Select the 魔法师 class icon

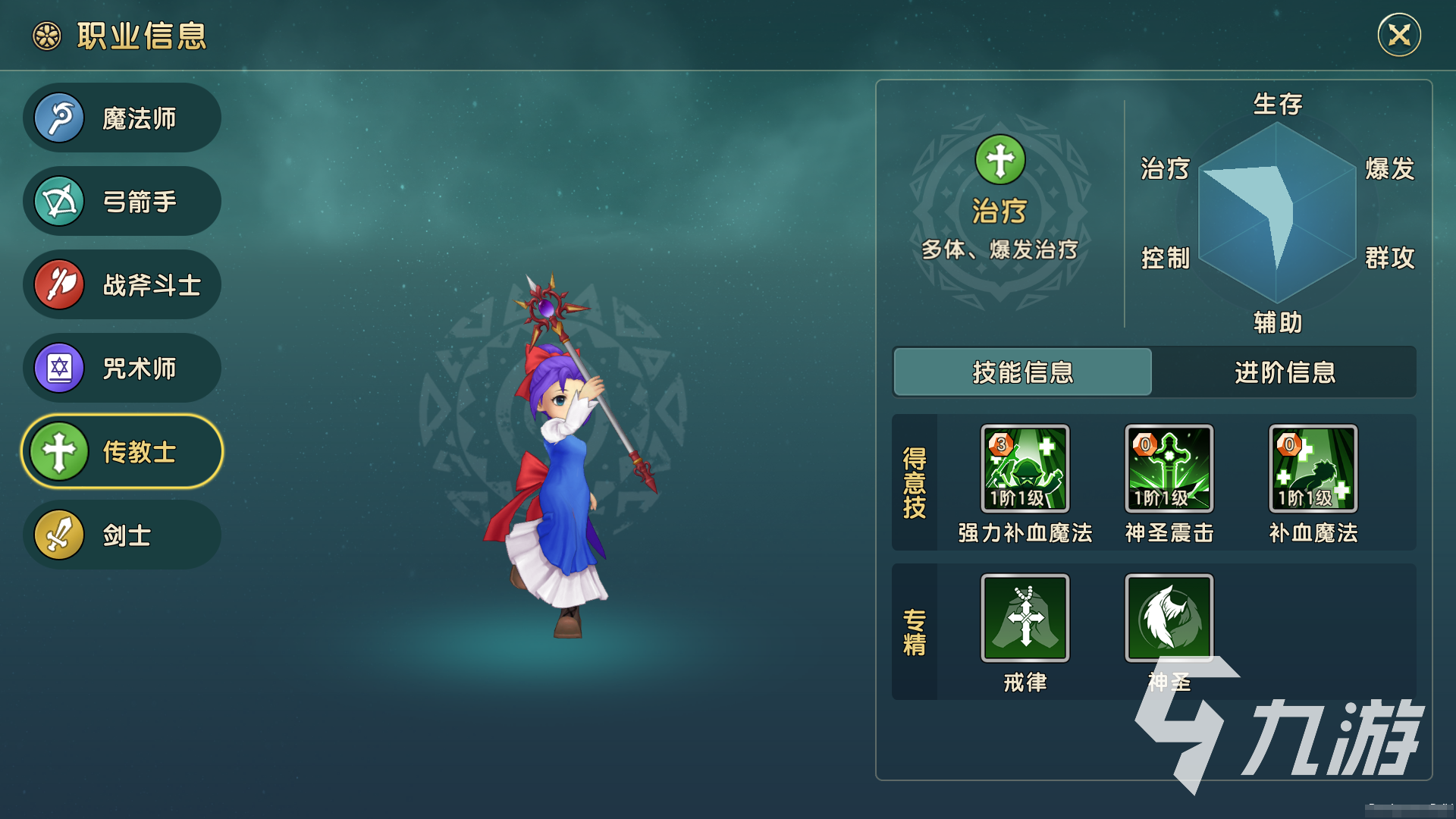click(x=61, y=118)
